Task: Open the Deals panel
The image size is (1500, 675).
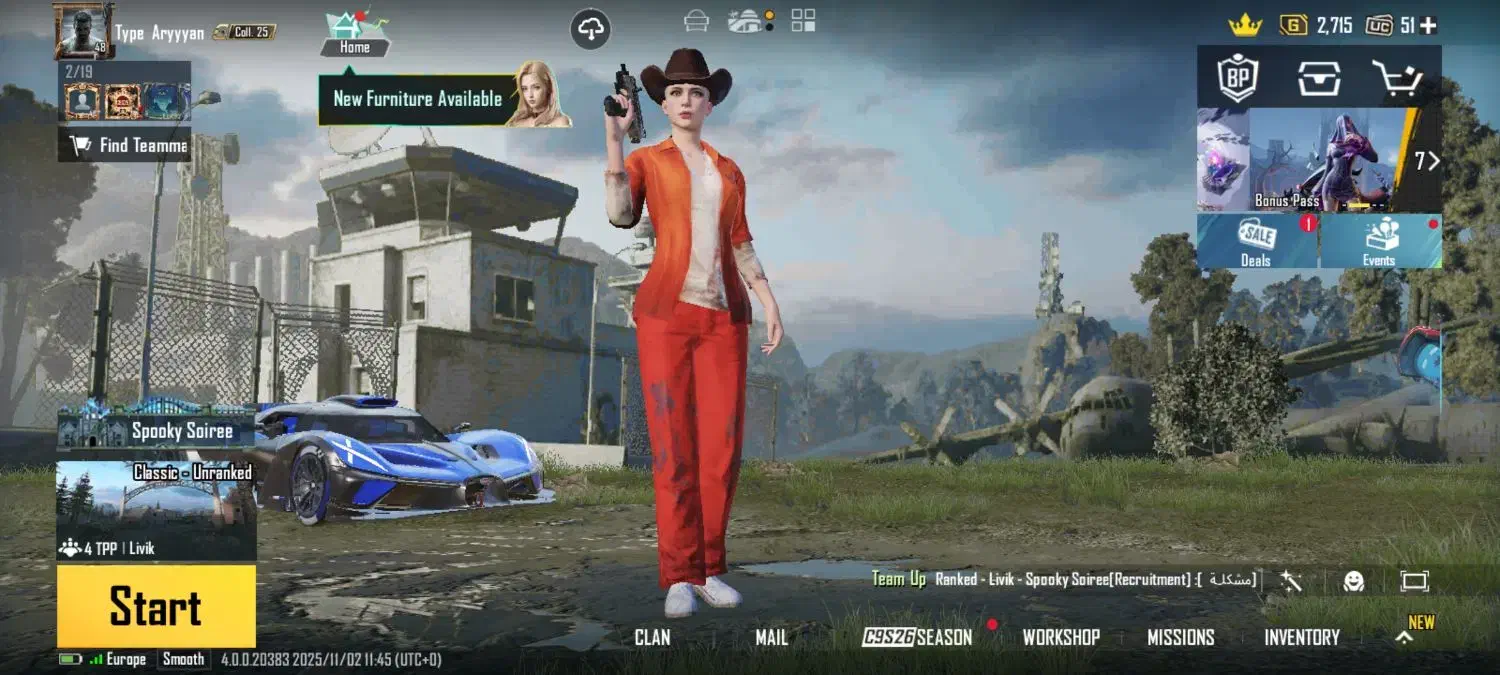Action: tap(1257, 242)
